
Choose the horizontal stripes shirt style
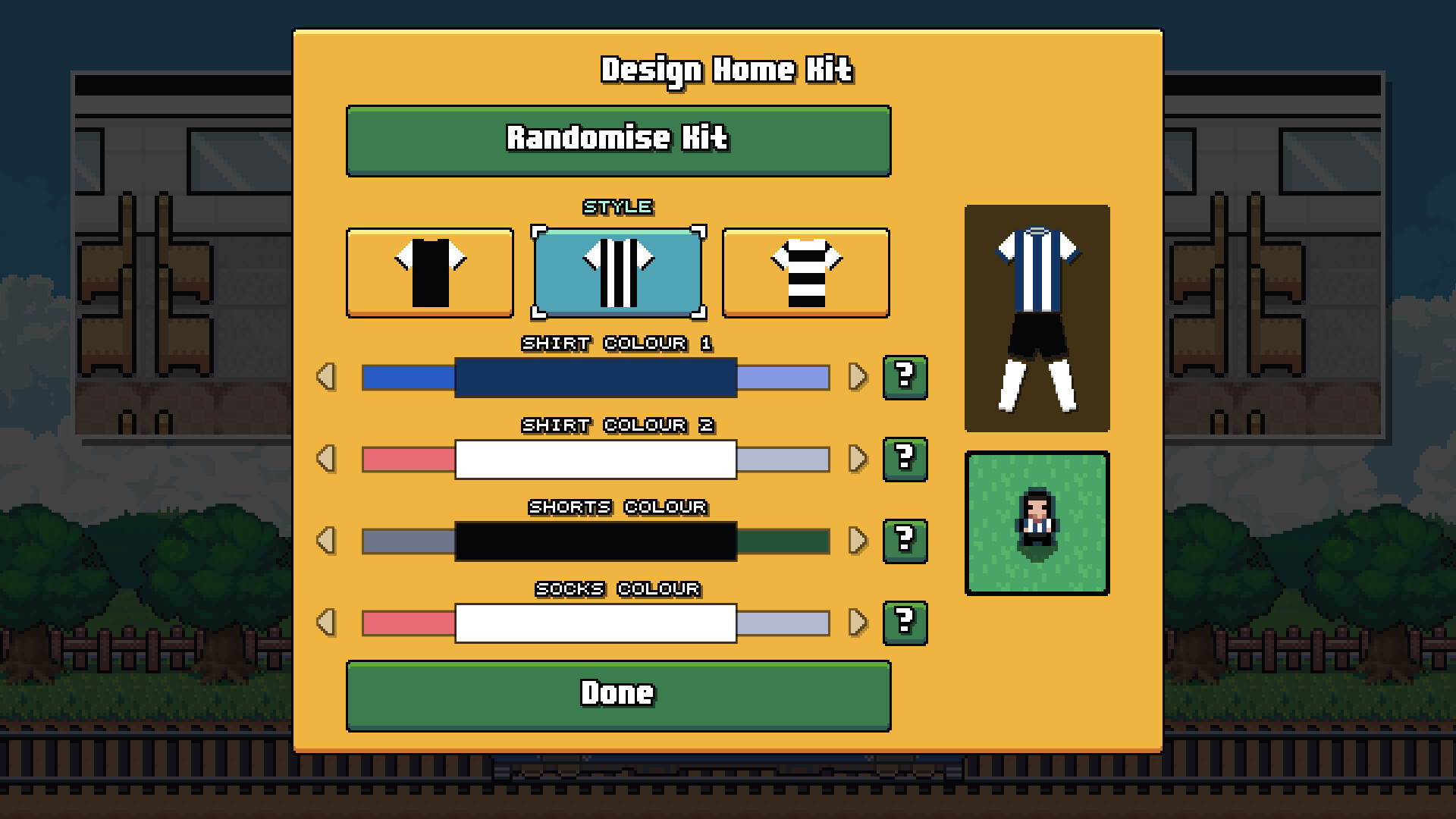tap(806, 271)
